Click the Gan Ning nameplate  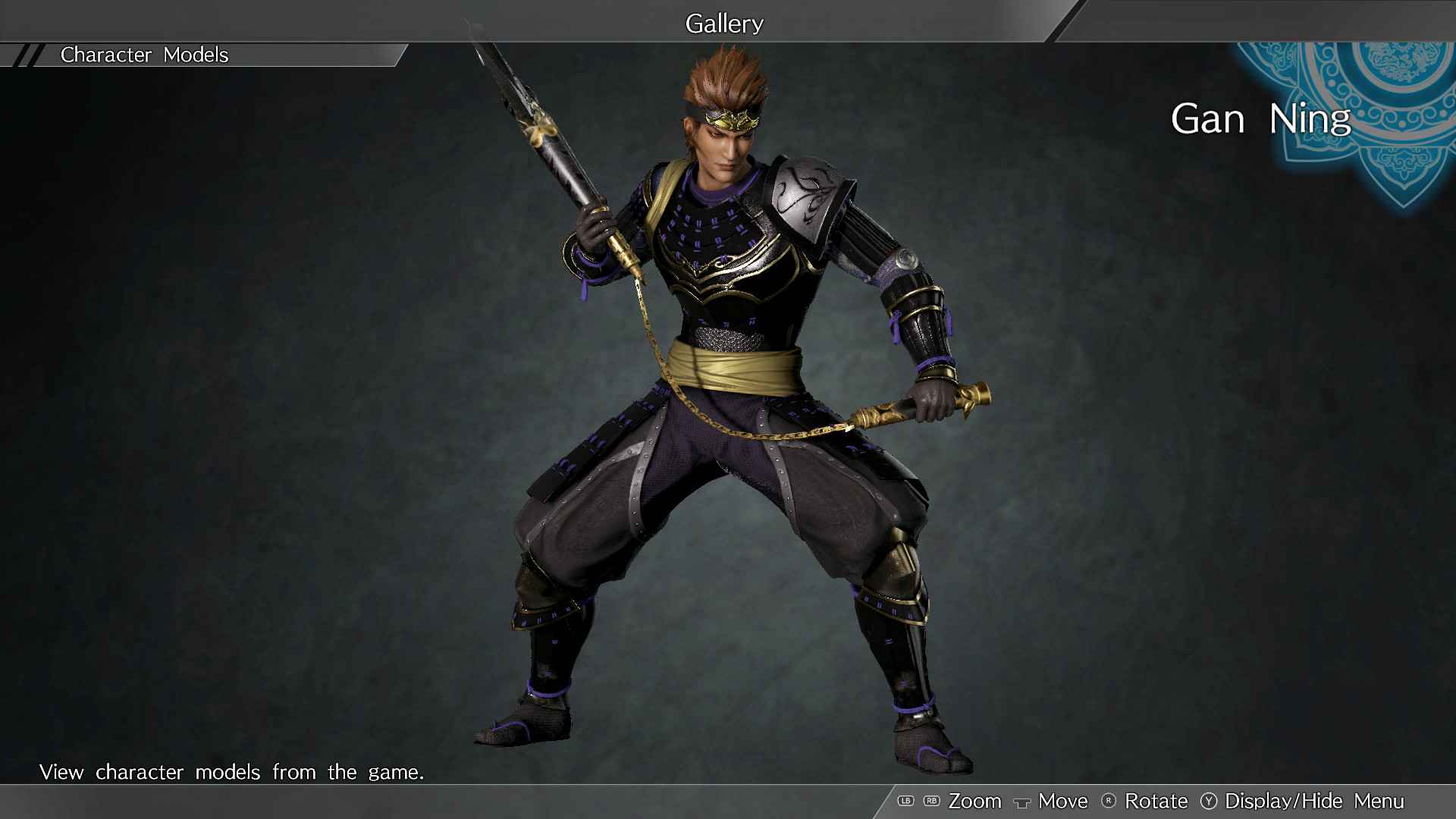[x=1260, y=119]
